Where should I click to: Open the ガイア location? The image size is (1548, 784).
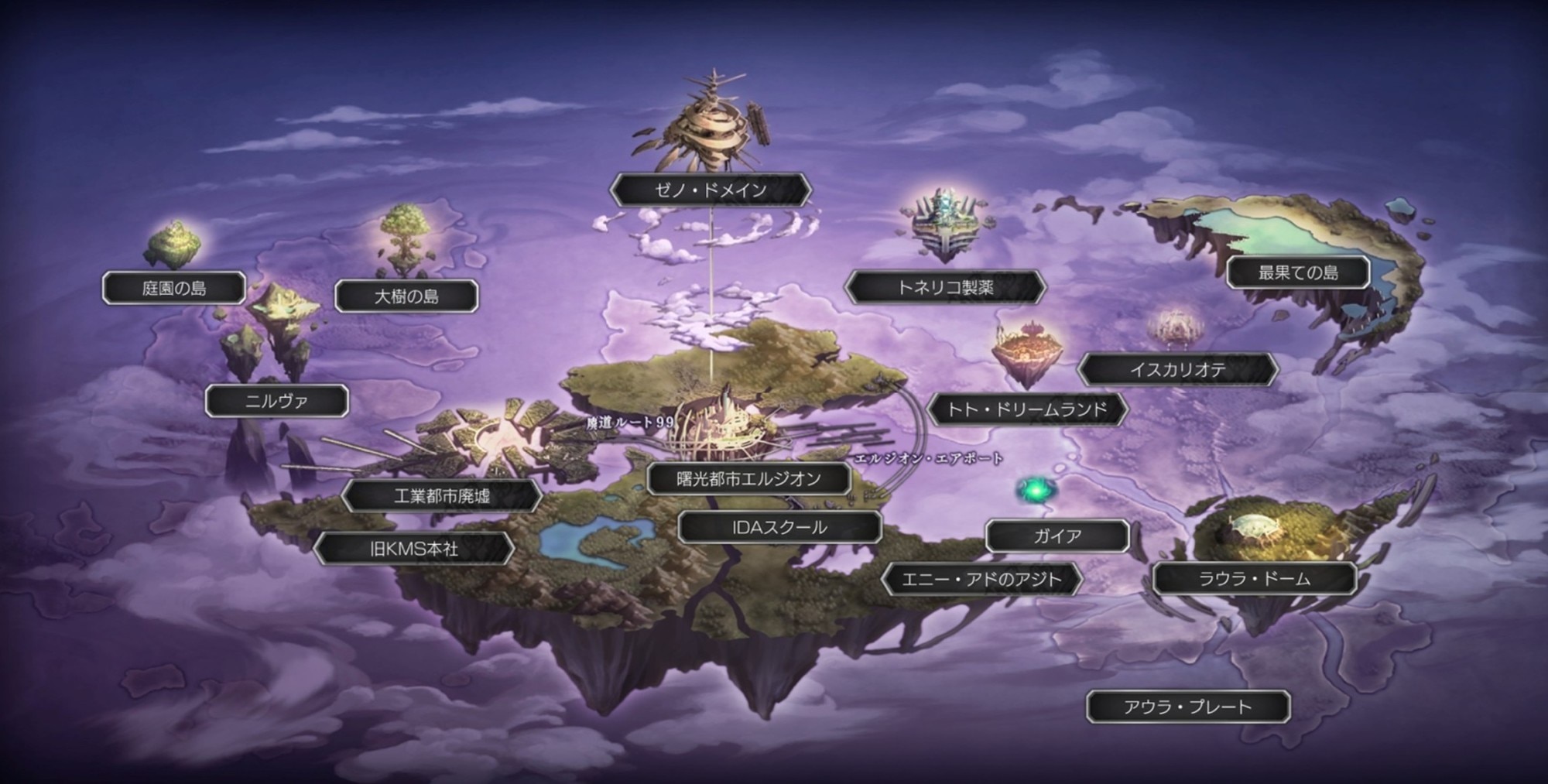pyautogui.click(x=1057, y=536)
